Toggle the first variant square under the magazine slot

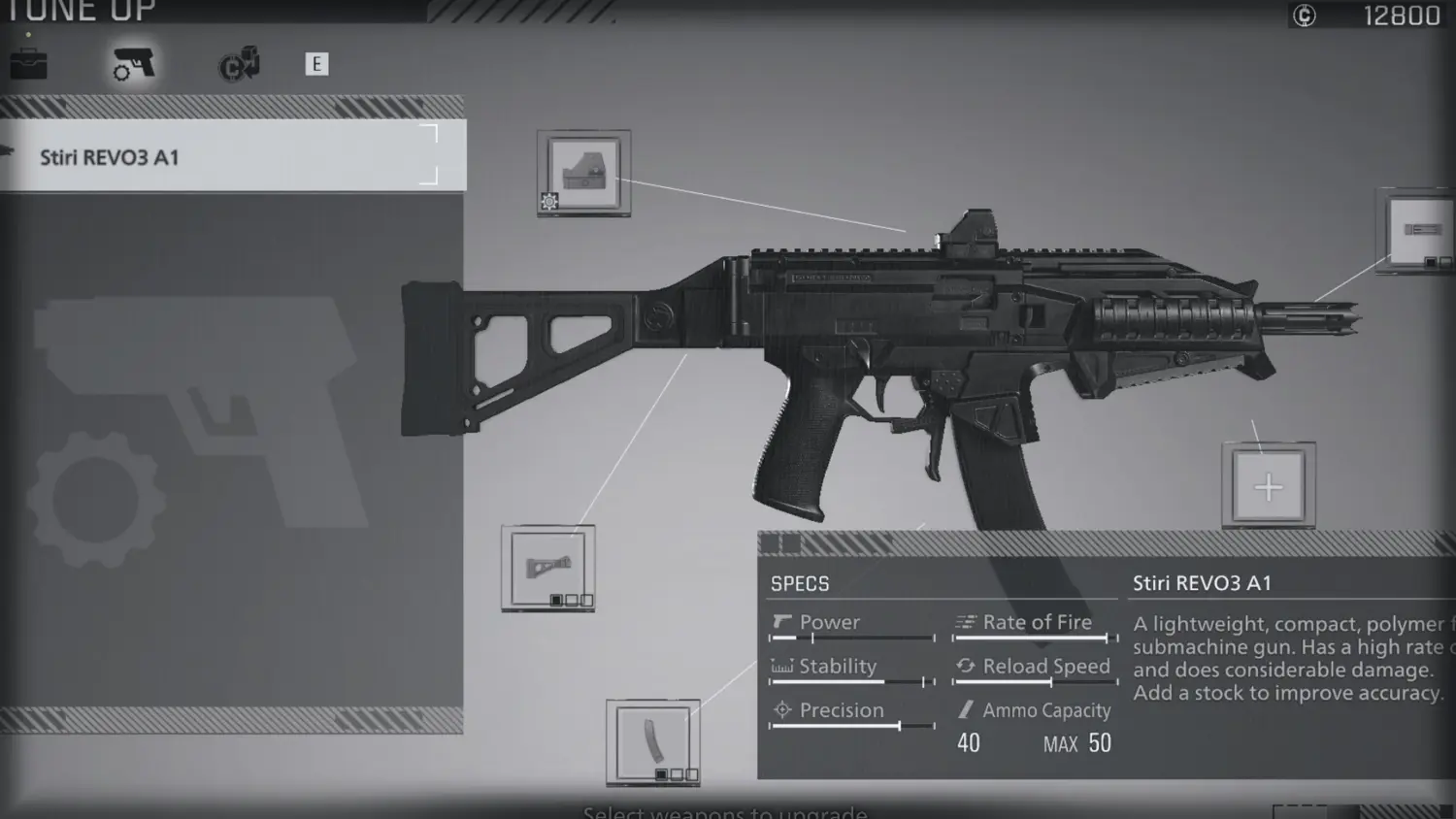(662, 774)
